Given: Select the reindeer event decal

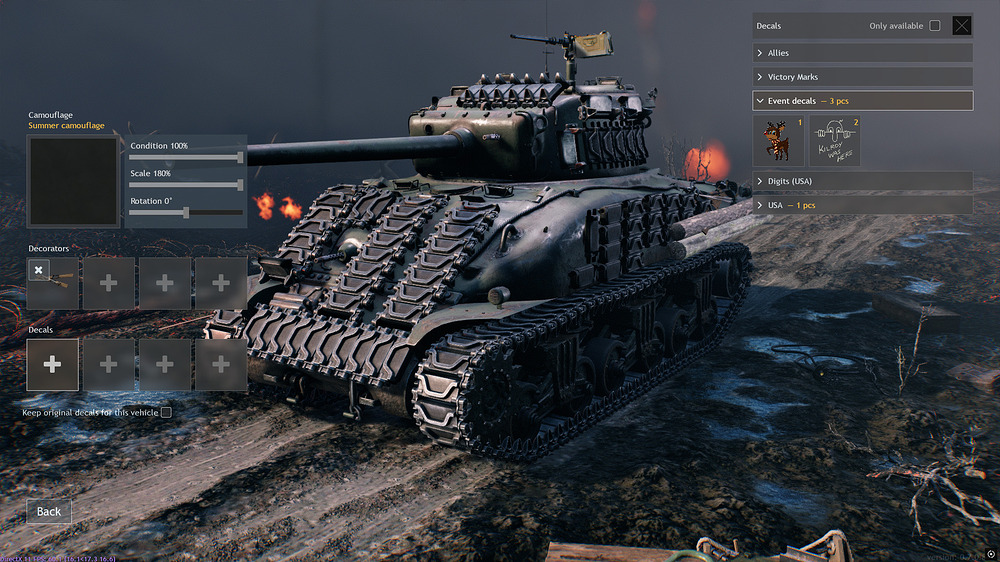Looking at the screenshot, I should pyautogui.click(x=778, y=141).
